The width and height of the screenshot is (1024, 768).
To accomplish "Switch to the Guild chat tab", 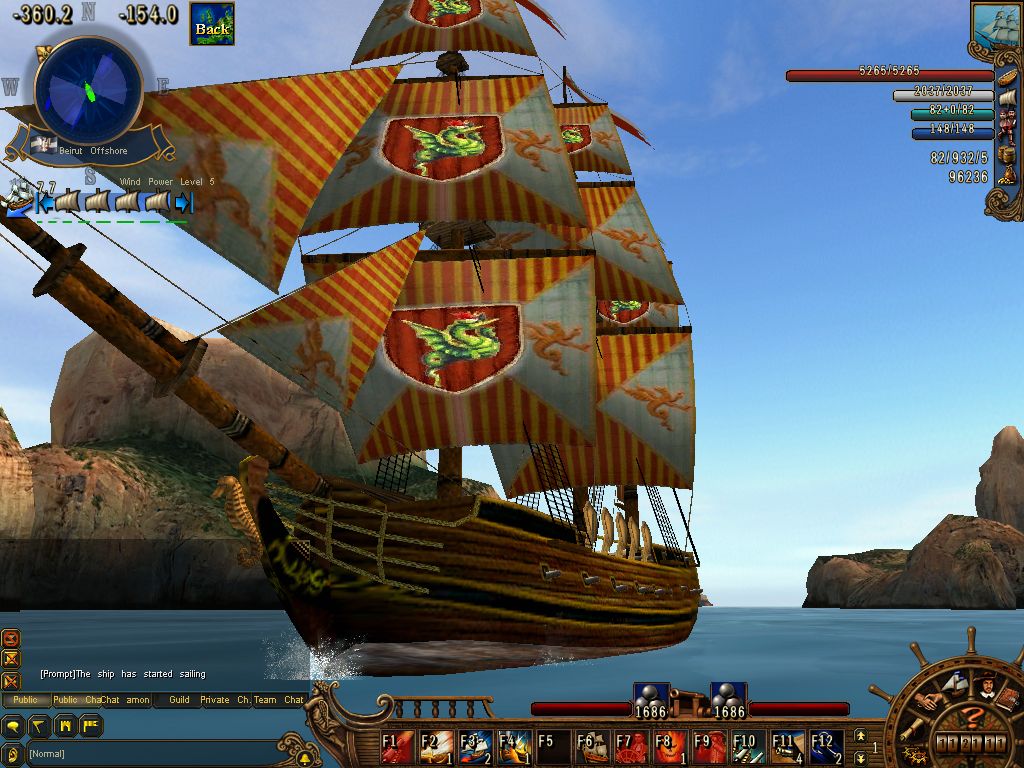I will tap(179, 700).
